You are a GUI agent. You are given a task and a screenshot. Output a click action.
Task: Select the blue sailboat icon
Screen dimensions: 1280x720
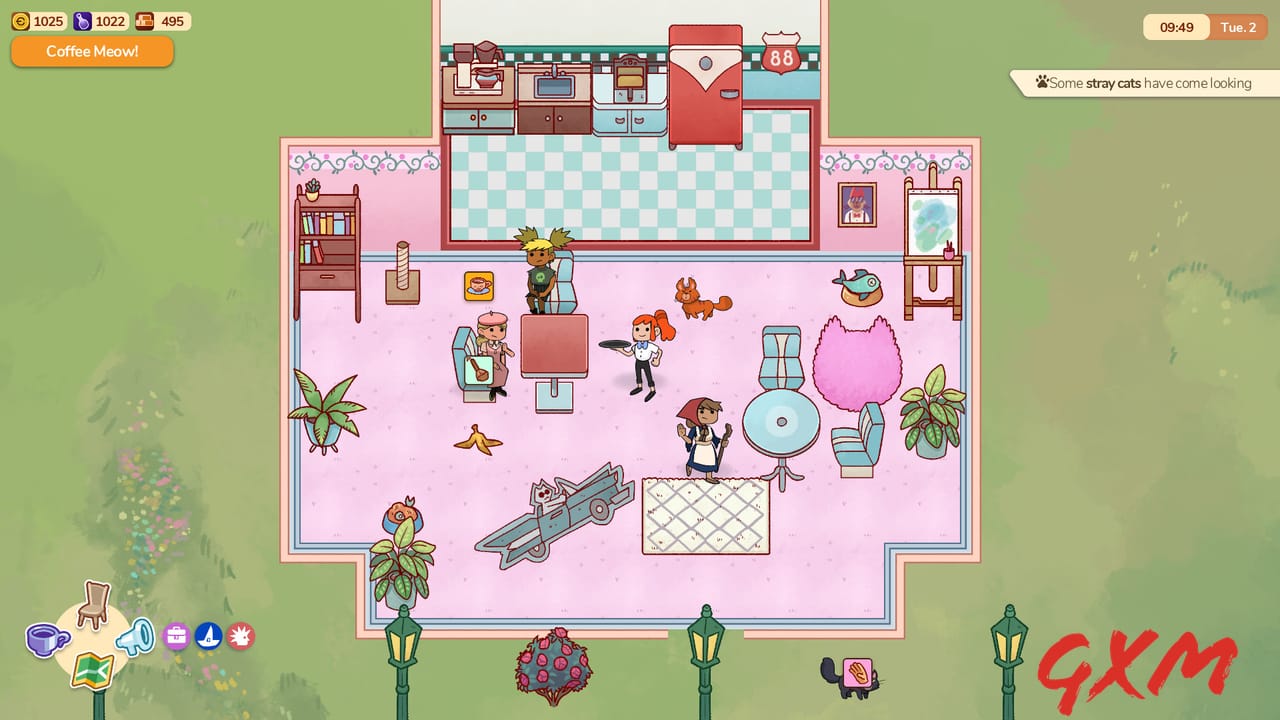point(208,635)
